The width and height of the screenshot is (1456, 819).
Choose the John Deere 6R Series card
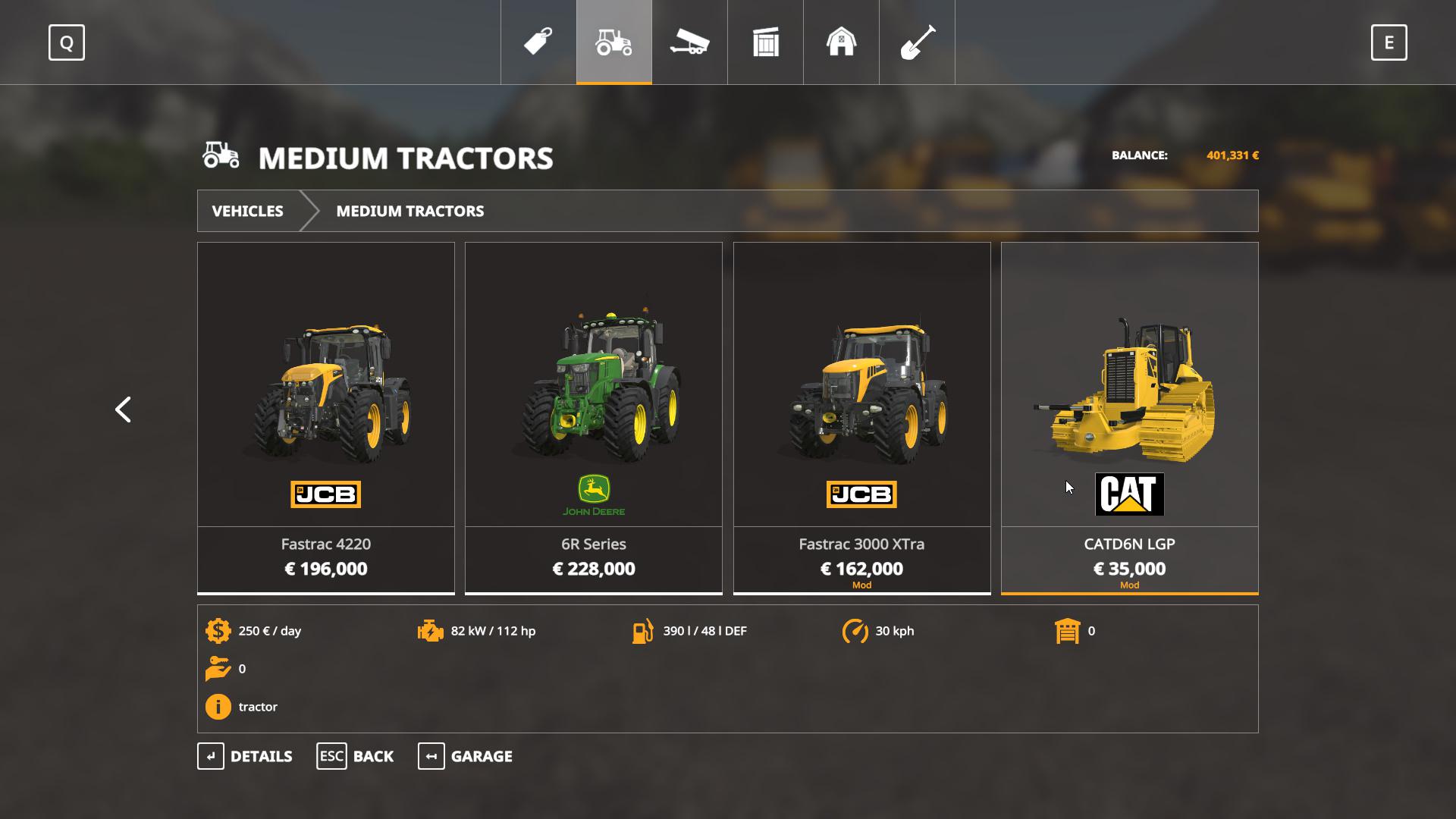tap(594, 417)
